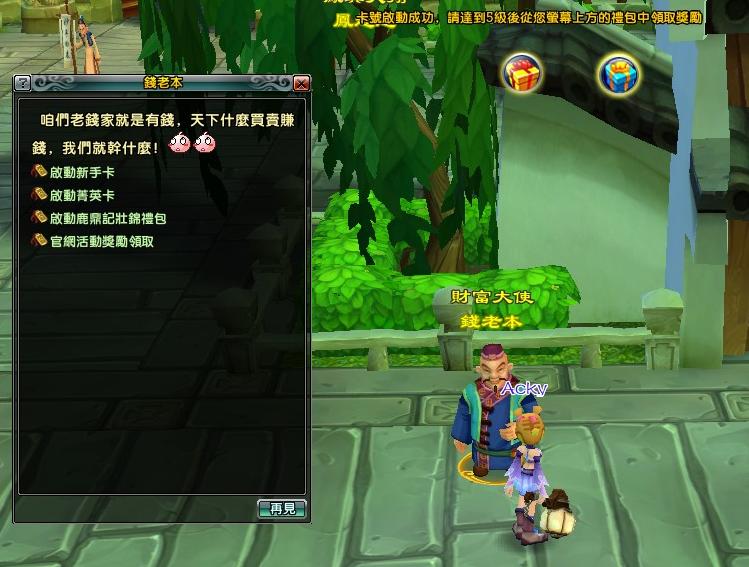The width and height of the screenshot is (749, 567).
Task: Choose the 啟動新手卡 dialogue option
Action: (x=81, y=173)
